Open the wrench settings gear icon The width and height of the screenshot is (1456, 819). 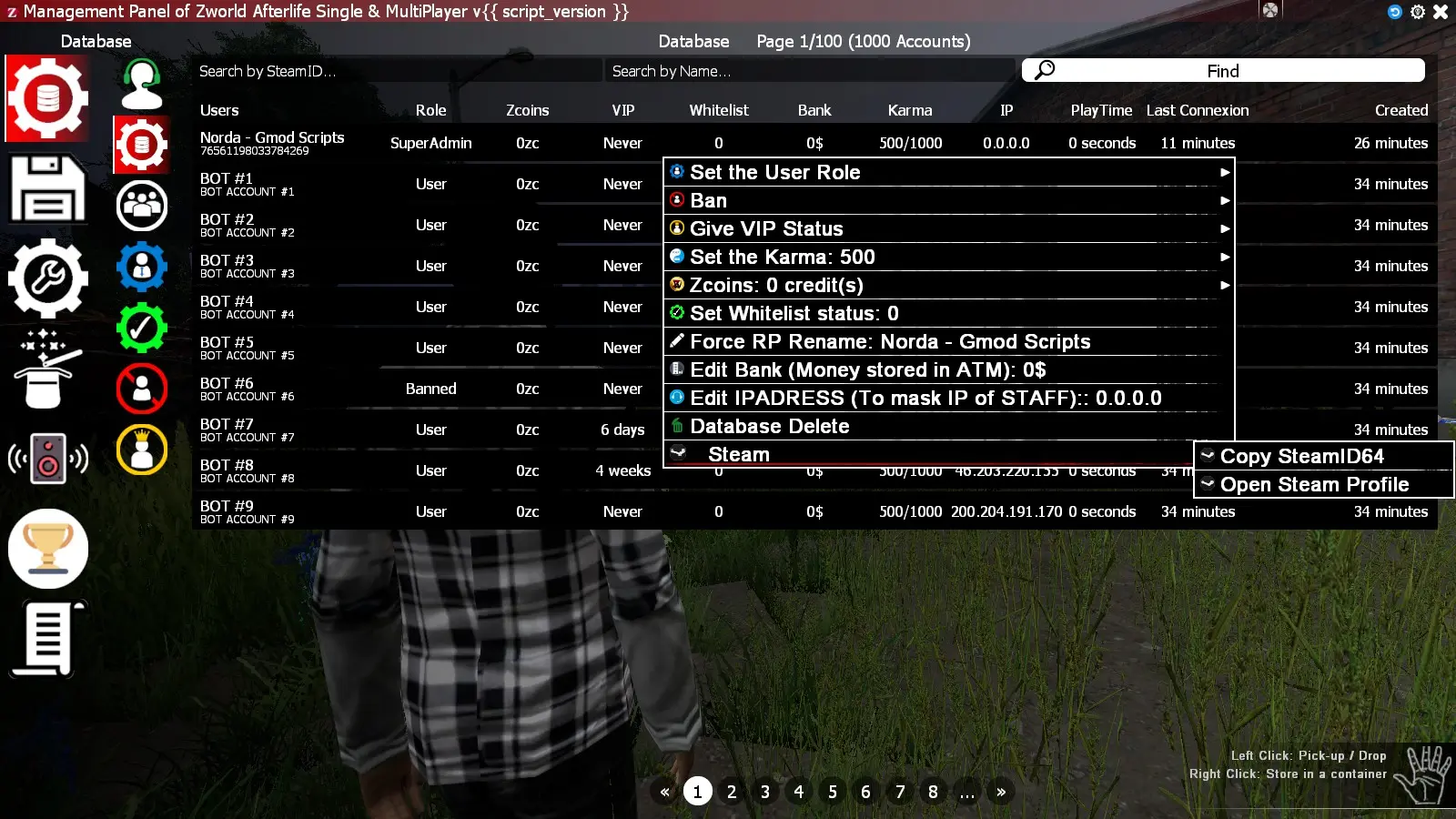coord(47,279)
